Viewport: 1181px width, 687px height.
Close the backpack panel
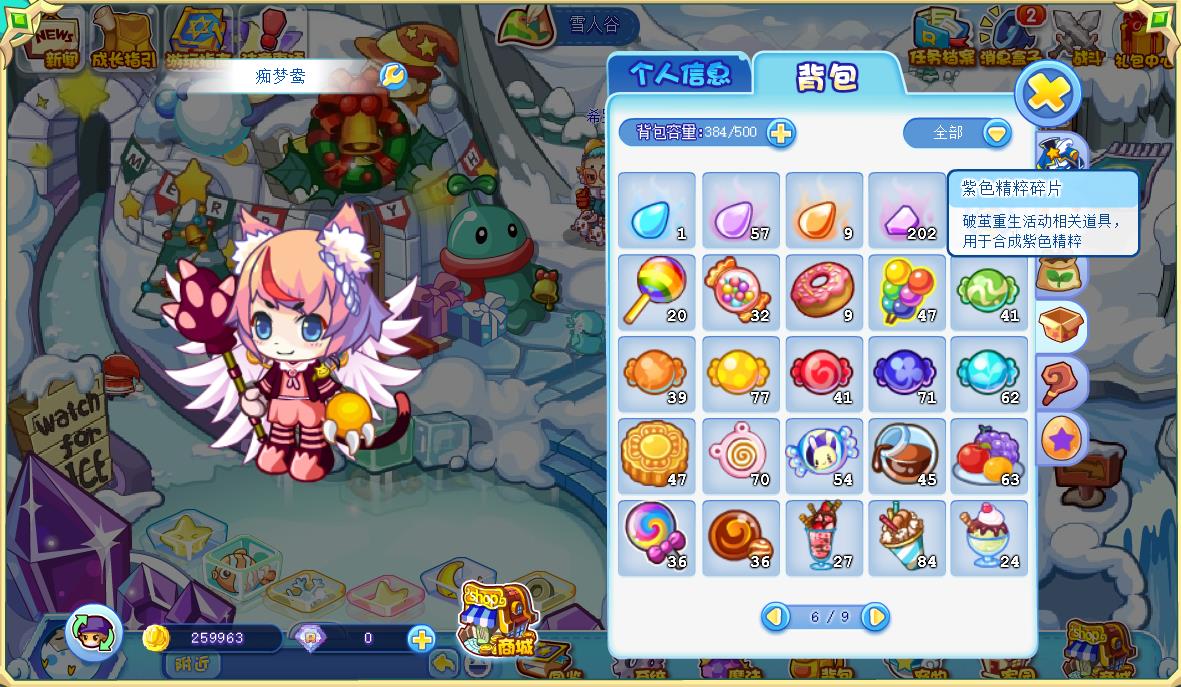[1047, 94]
